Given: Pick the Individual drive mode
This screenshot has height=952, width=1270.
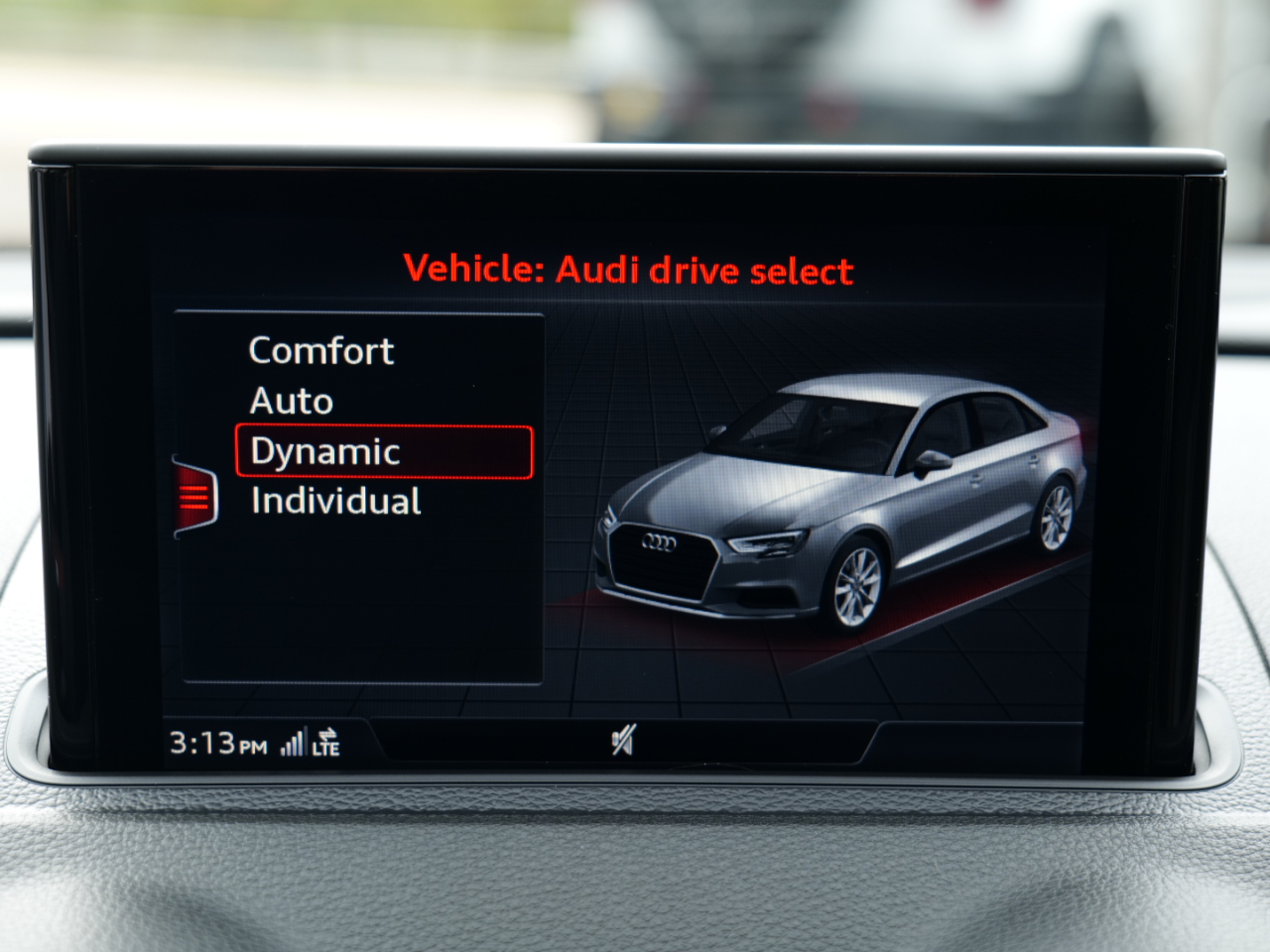Looking at the screenshot, I should pyautogui.click(x=335, y=502).
